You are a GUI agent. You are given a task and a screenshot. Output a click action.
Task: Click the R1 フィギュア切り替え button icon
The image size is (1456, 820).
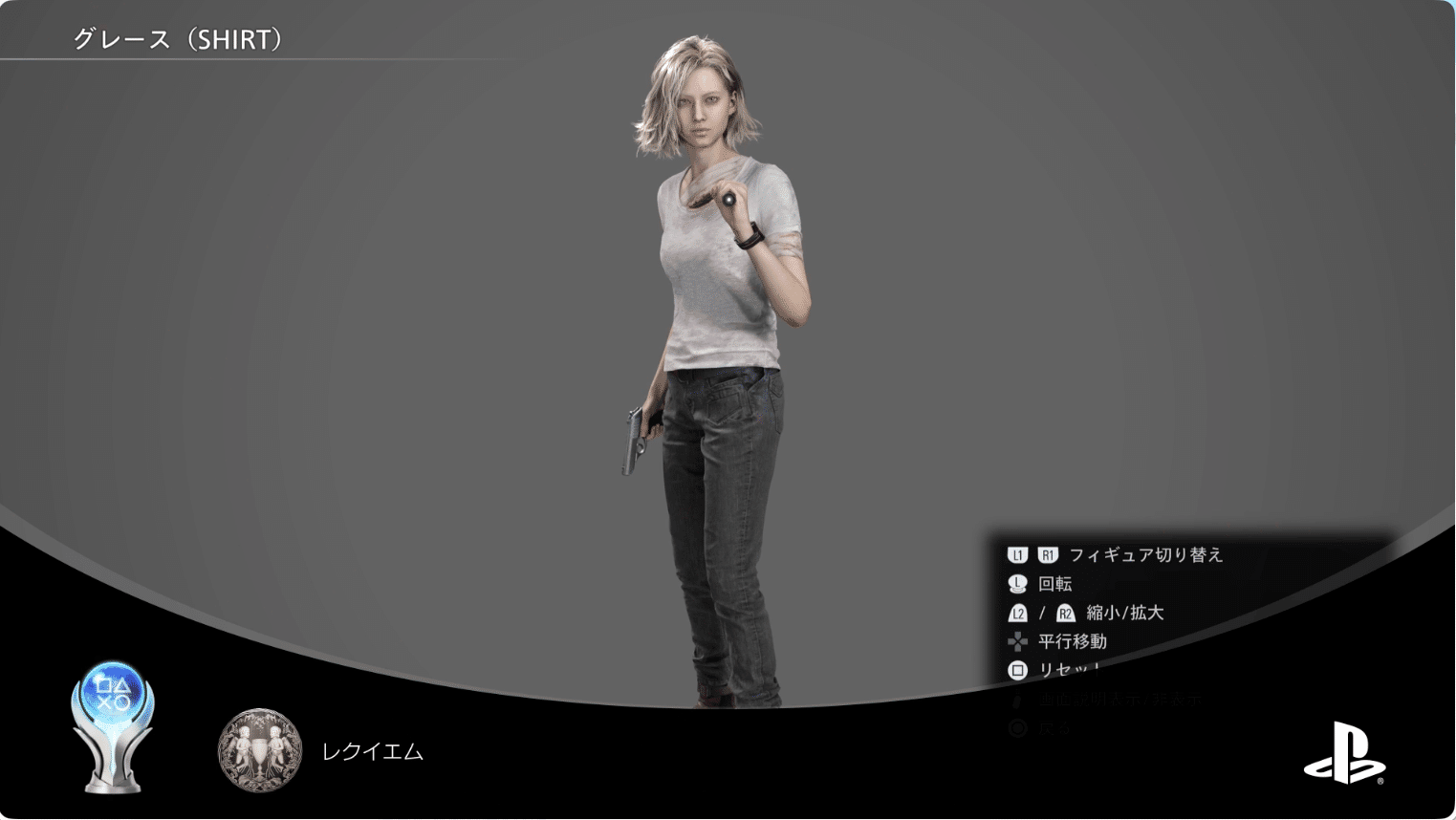(1048, 553)
